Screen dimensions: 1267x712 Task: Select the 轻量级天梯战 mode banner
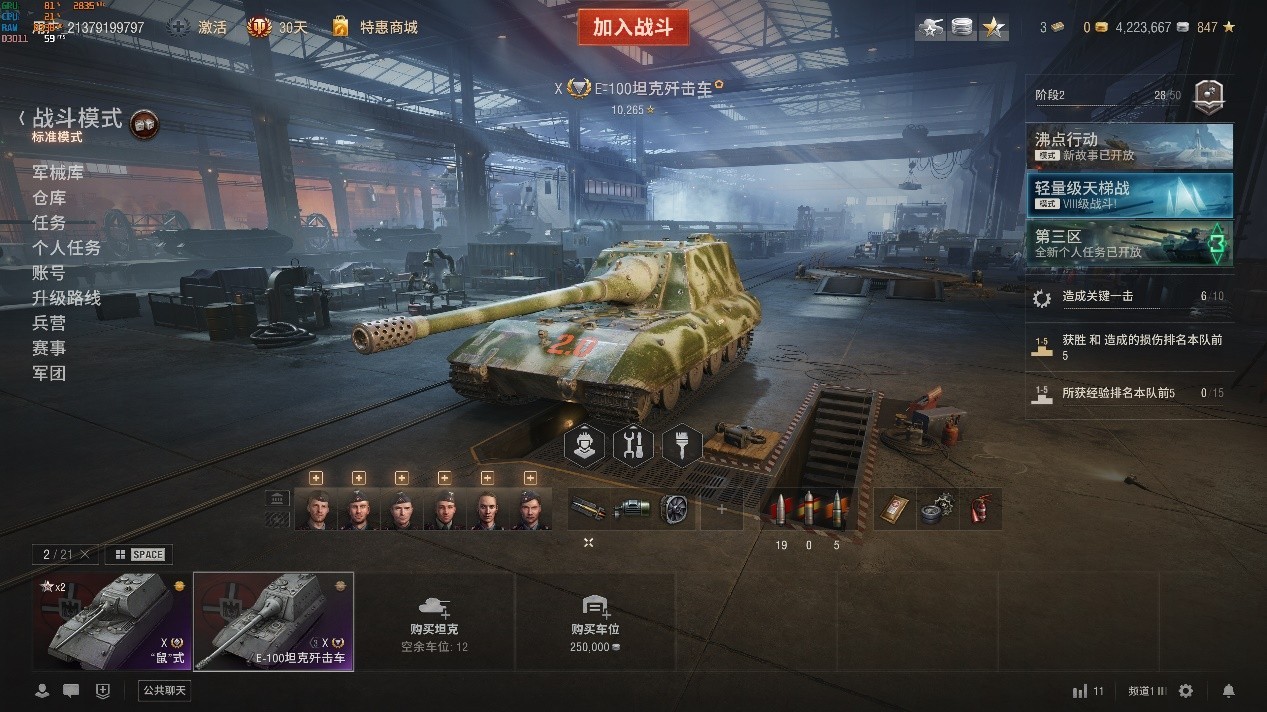click(1129, 194)
